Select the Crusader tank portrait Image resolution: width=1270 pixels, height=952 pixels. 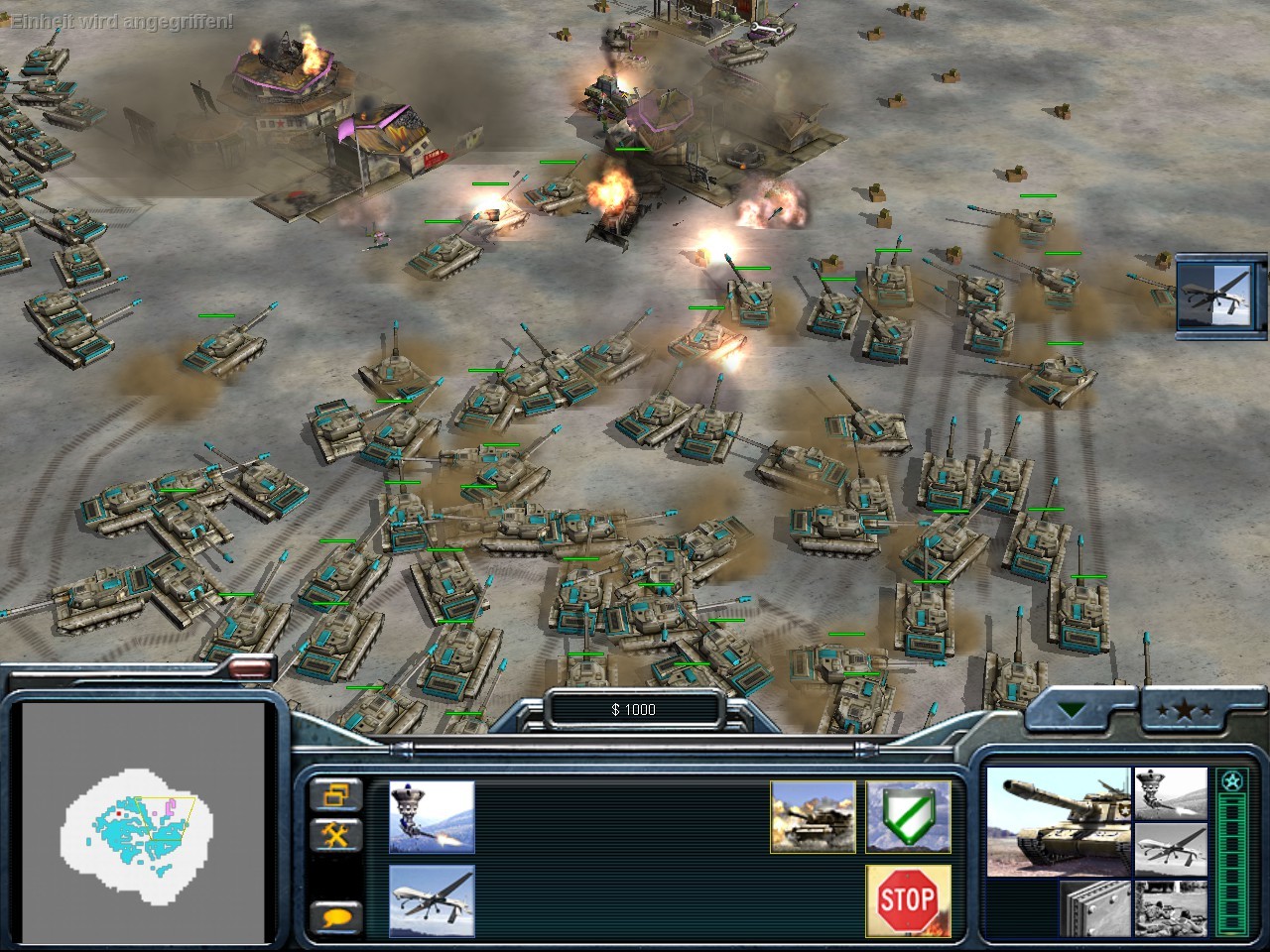(x=1057, y=821)
